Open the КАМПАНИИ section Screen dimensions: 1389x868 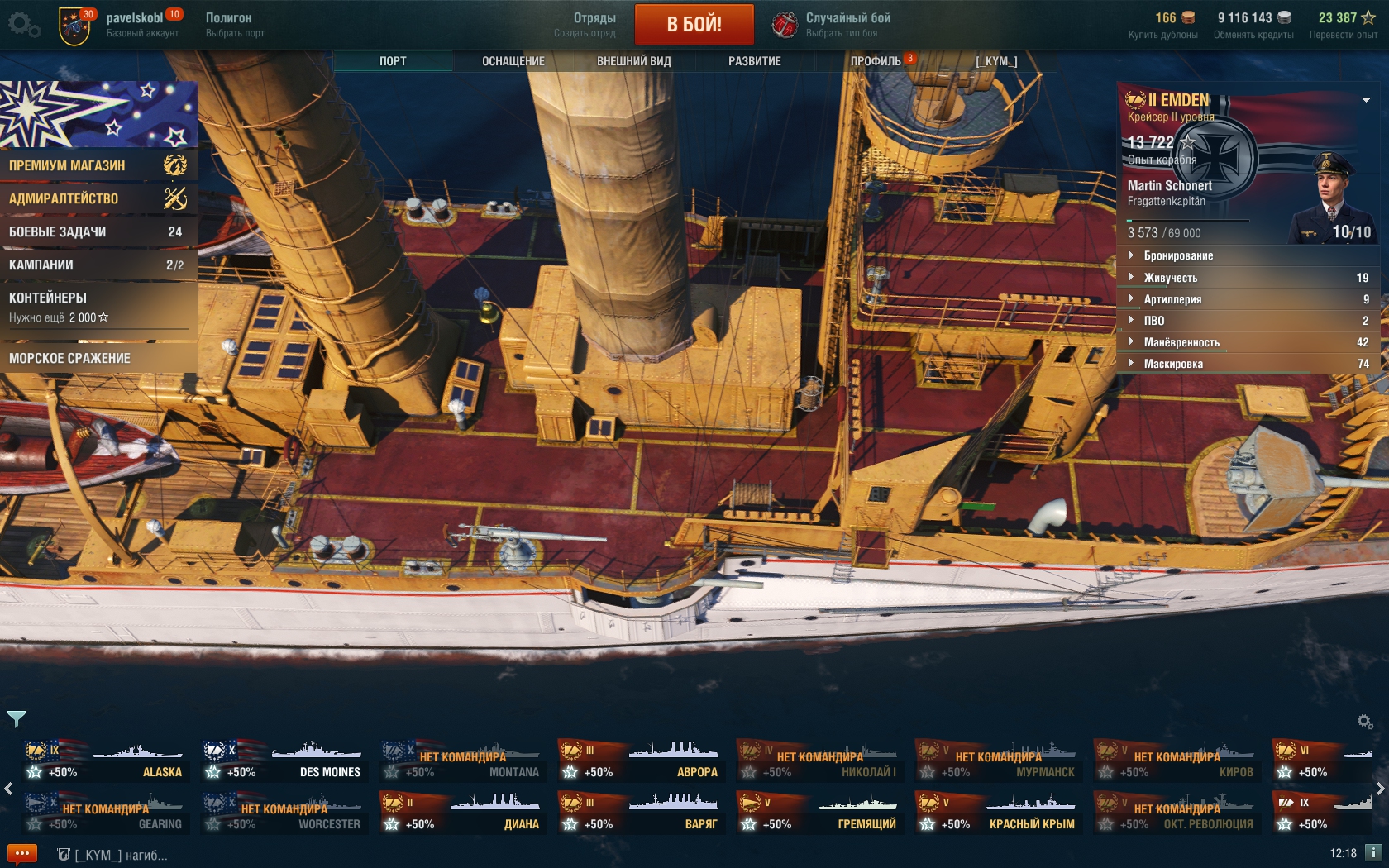(x=98, y=265)
